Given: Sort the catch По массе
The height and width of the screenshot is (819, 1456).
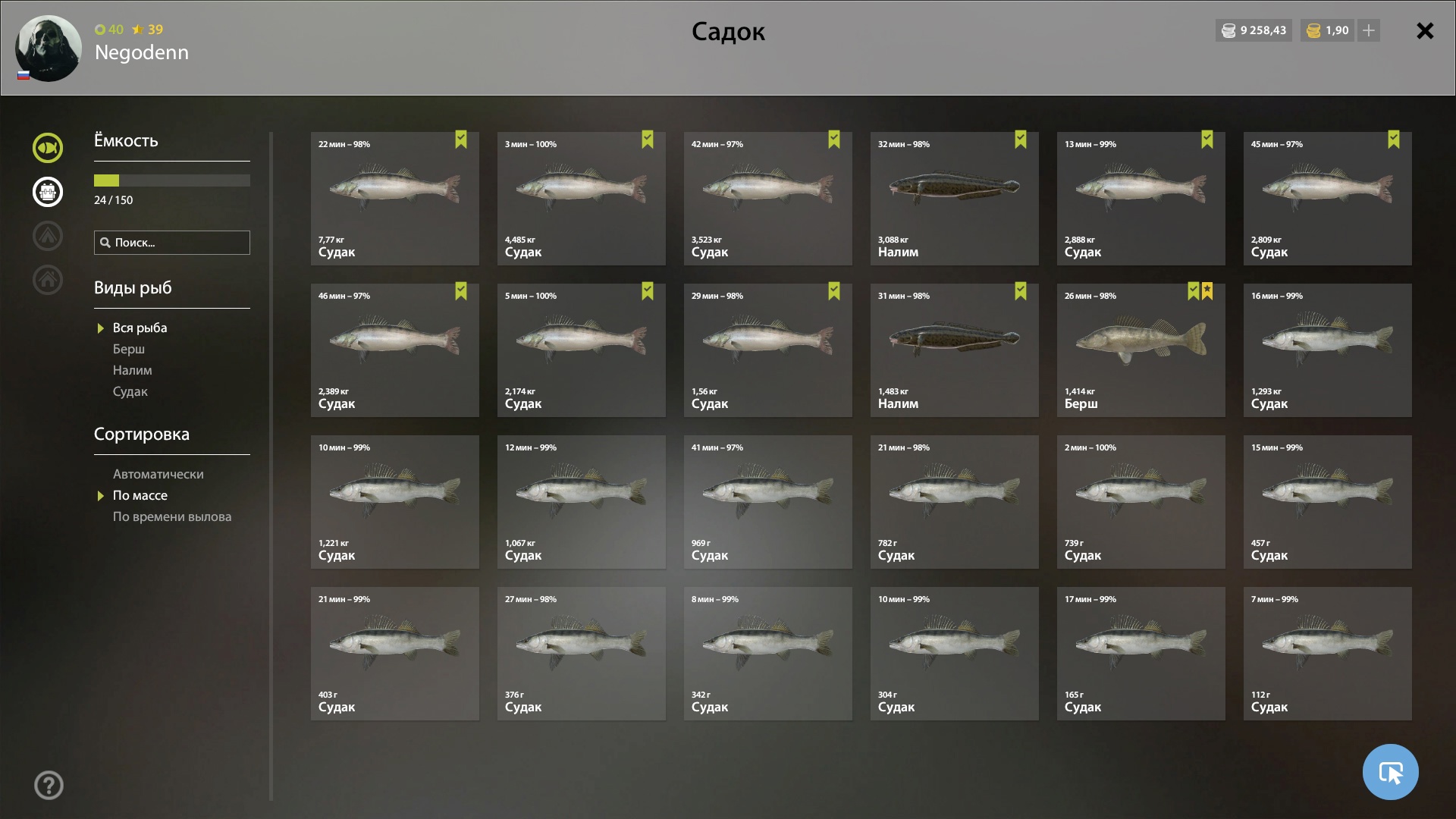Looking at the screenshot, I should click(140, 495).
